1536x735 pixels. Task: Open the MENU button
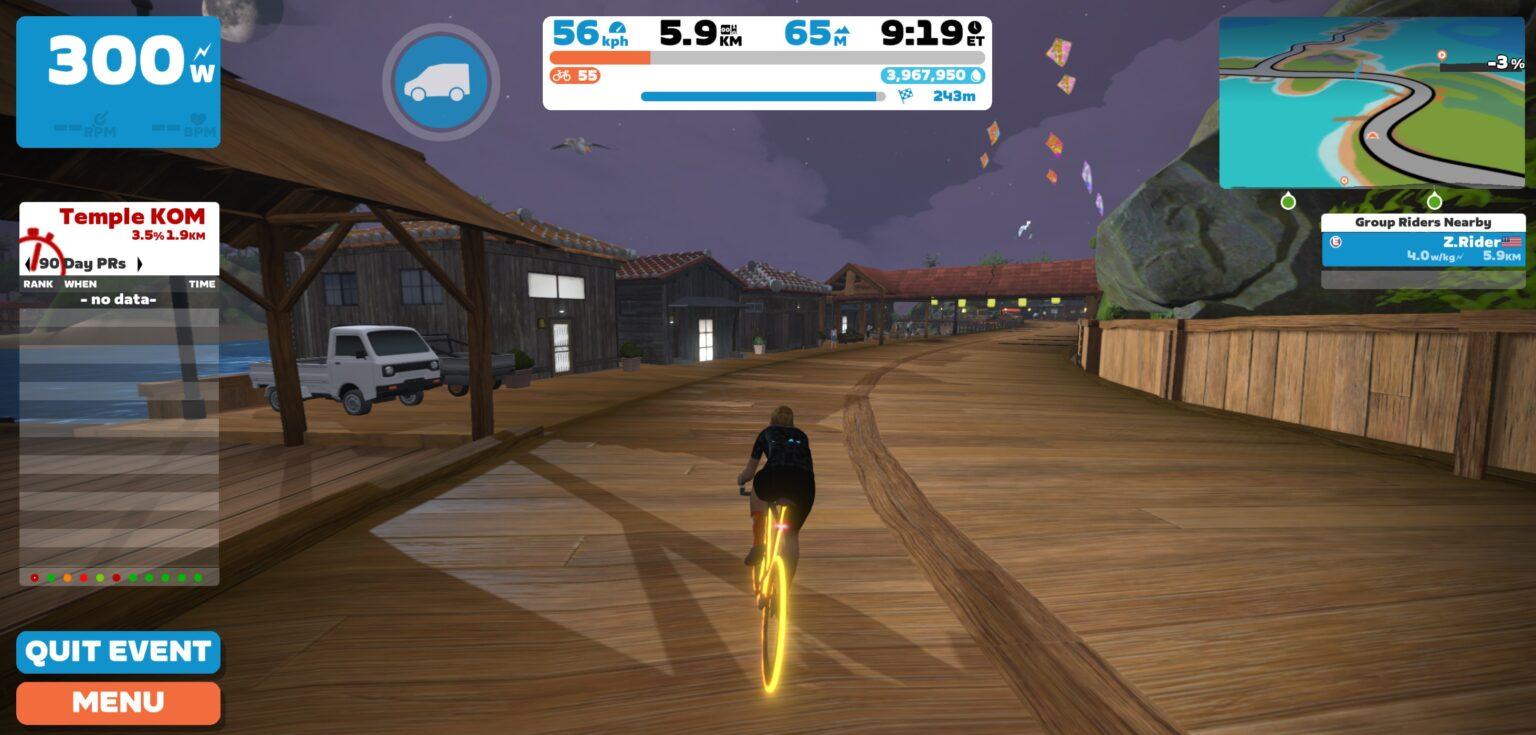(117, 701)
